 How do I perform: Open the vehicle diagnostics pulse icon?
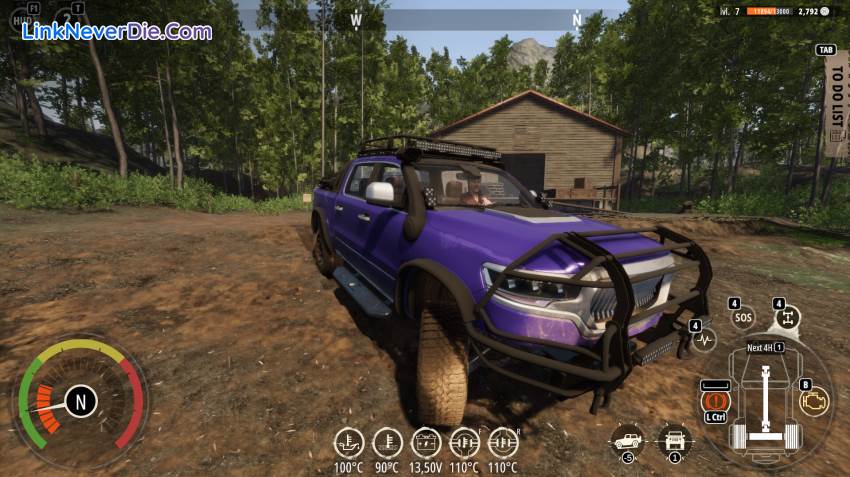[705, 339]
